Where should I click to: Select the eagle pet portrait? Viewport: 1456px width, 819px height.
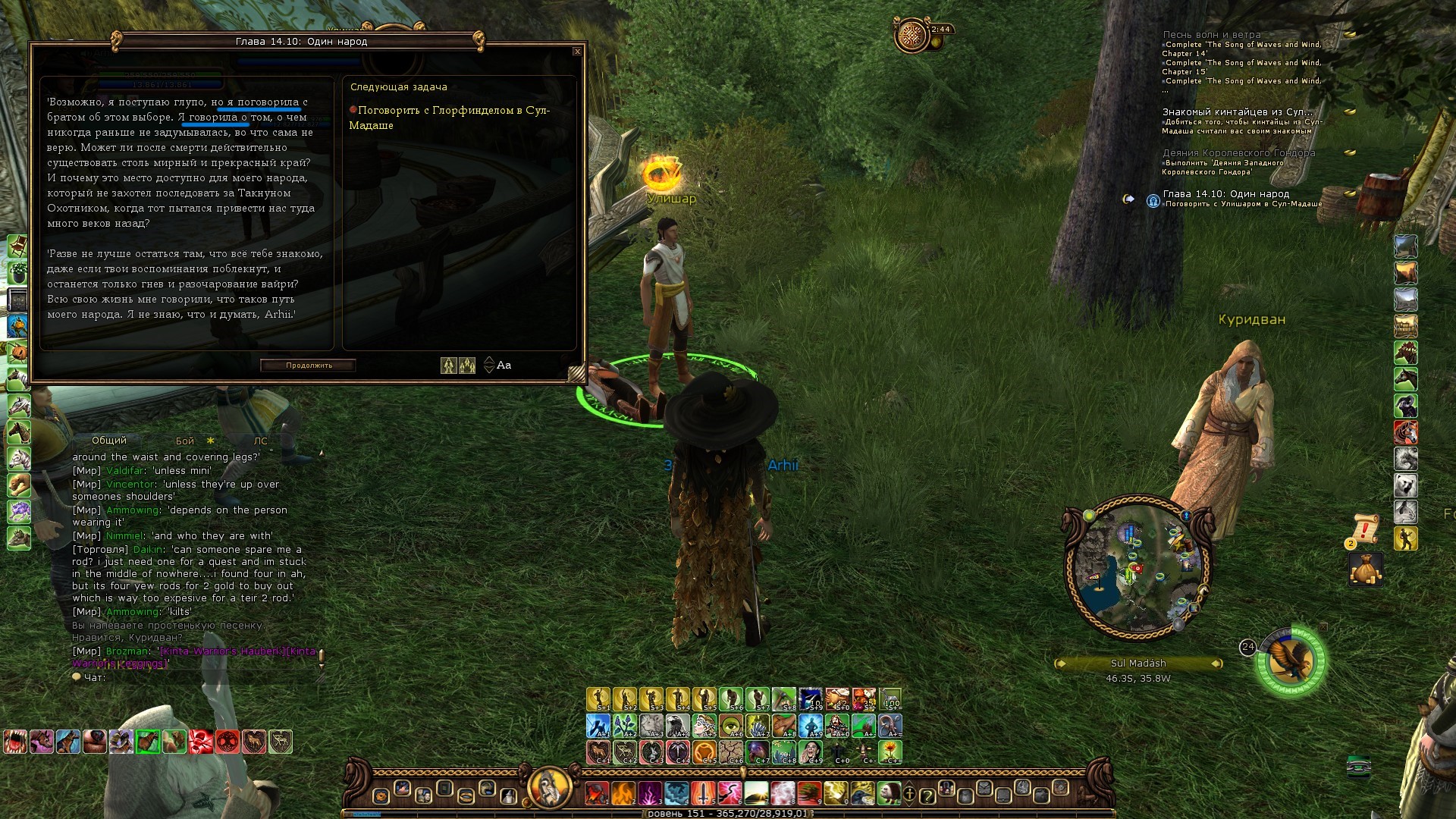click(1291, 661)
